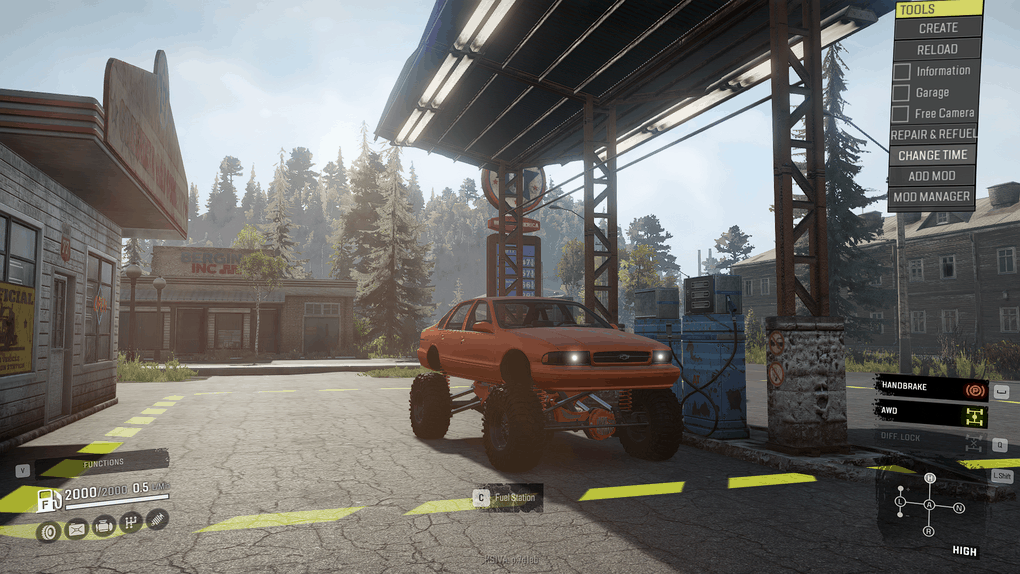Open the CHANGE TIME option
The image size is (1020, 574).
tap(933, 155)
